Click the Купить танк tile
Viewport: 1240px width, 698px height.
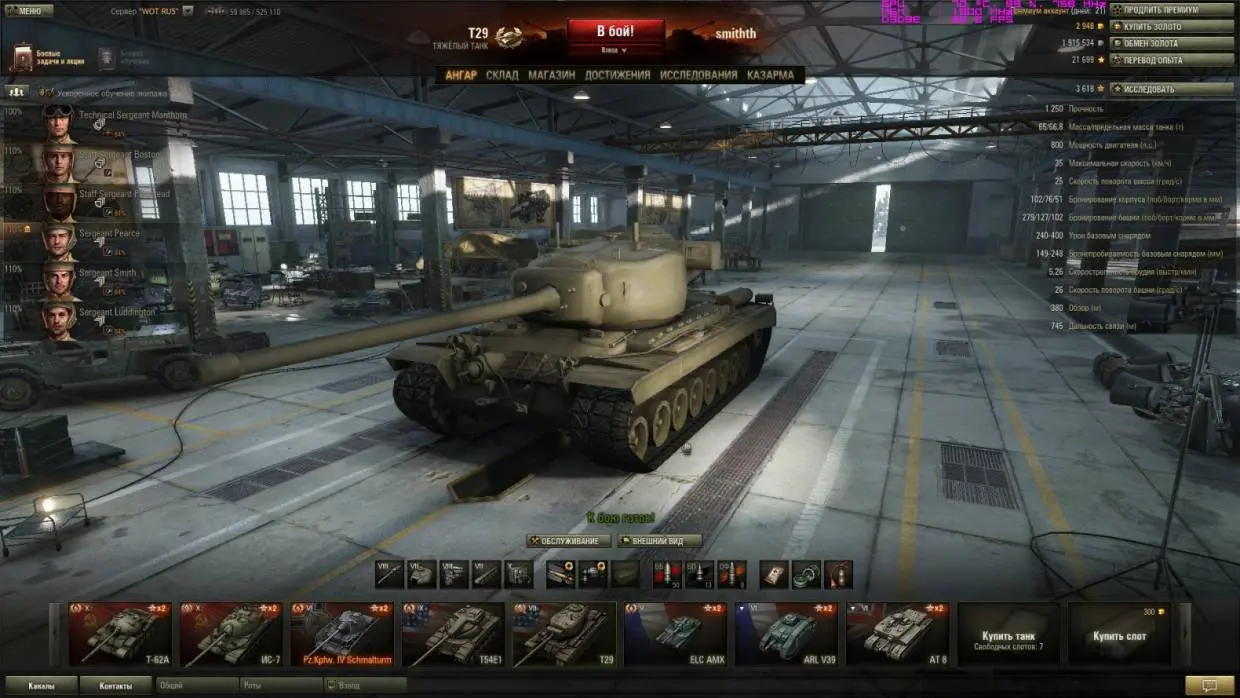[1008, 634]
